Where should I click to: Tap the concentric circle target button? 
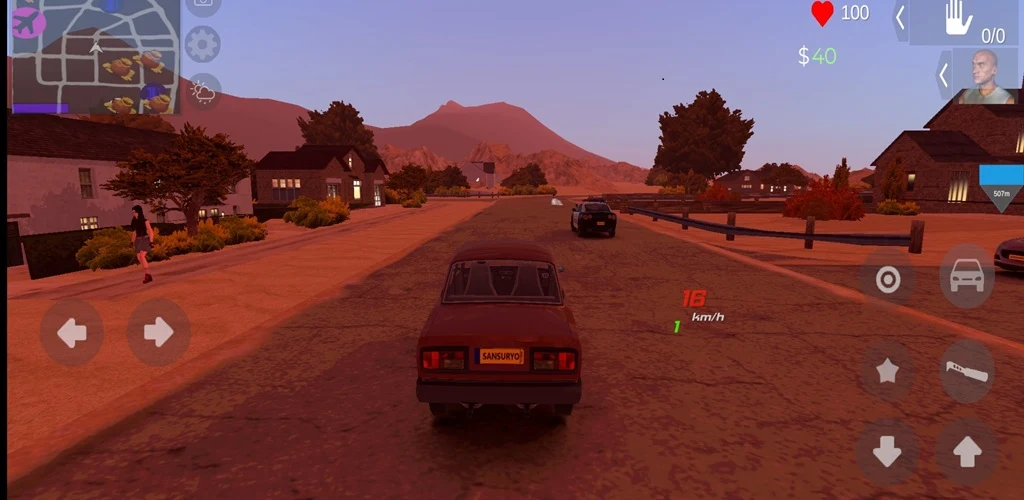click(x=888, y=280)
